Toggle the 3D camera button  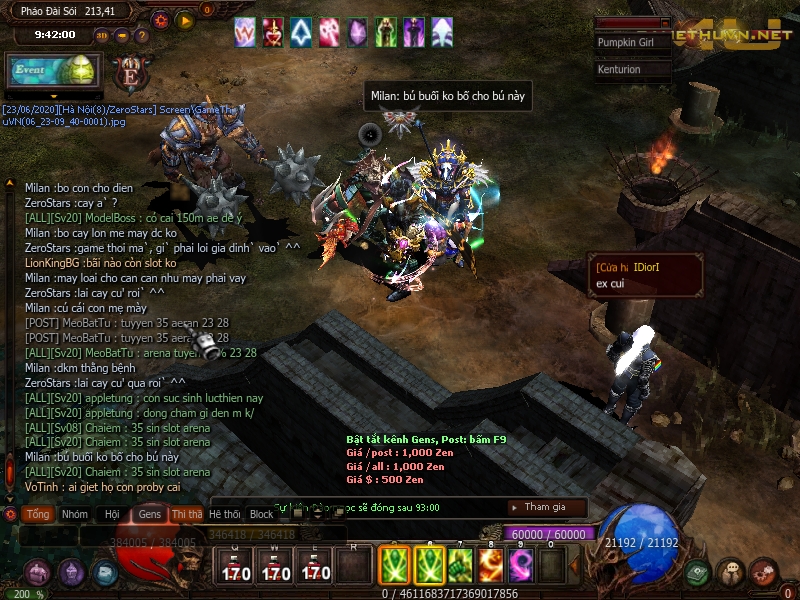(x=102, y=35)
